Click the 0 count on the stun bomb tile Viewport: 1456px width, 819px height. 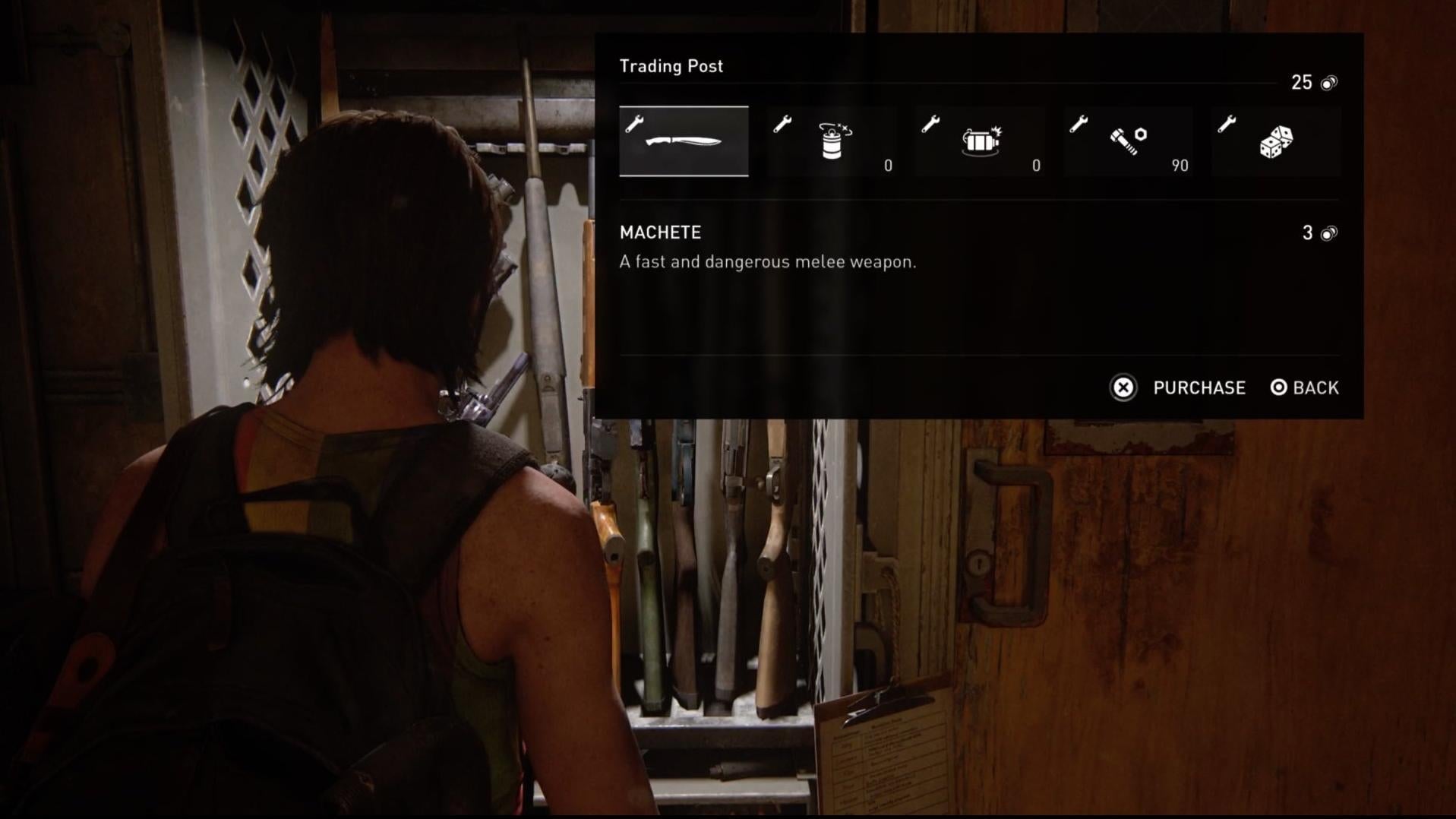point(886,166)
